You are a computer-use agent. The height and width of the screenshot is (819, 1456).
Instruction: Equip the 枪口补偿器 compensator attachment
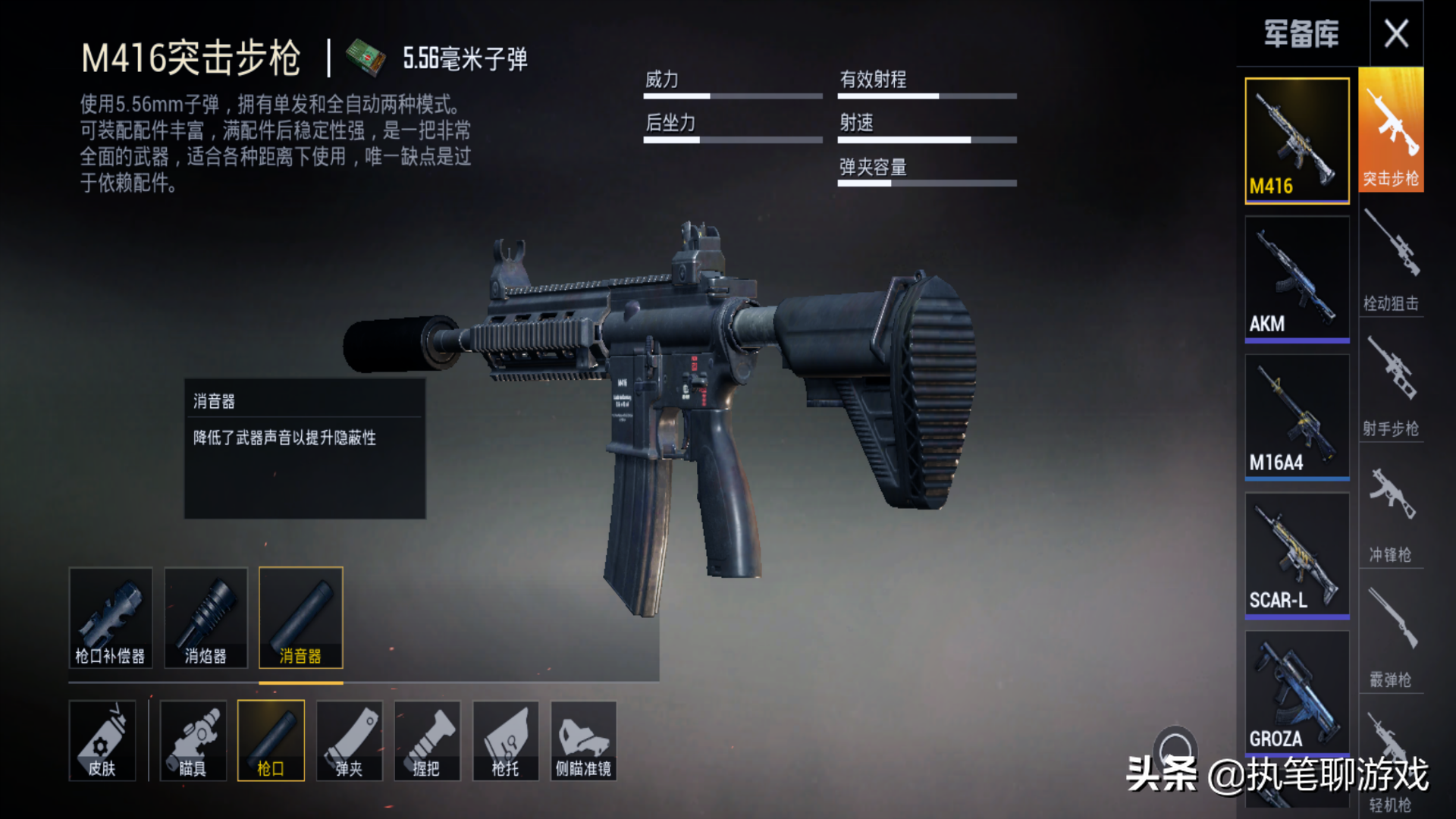[x=111, y=617]
